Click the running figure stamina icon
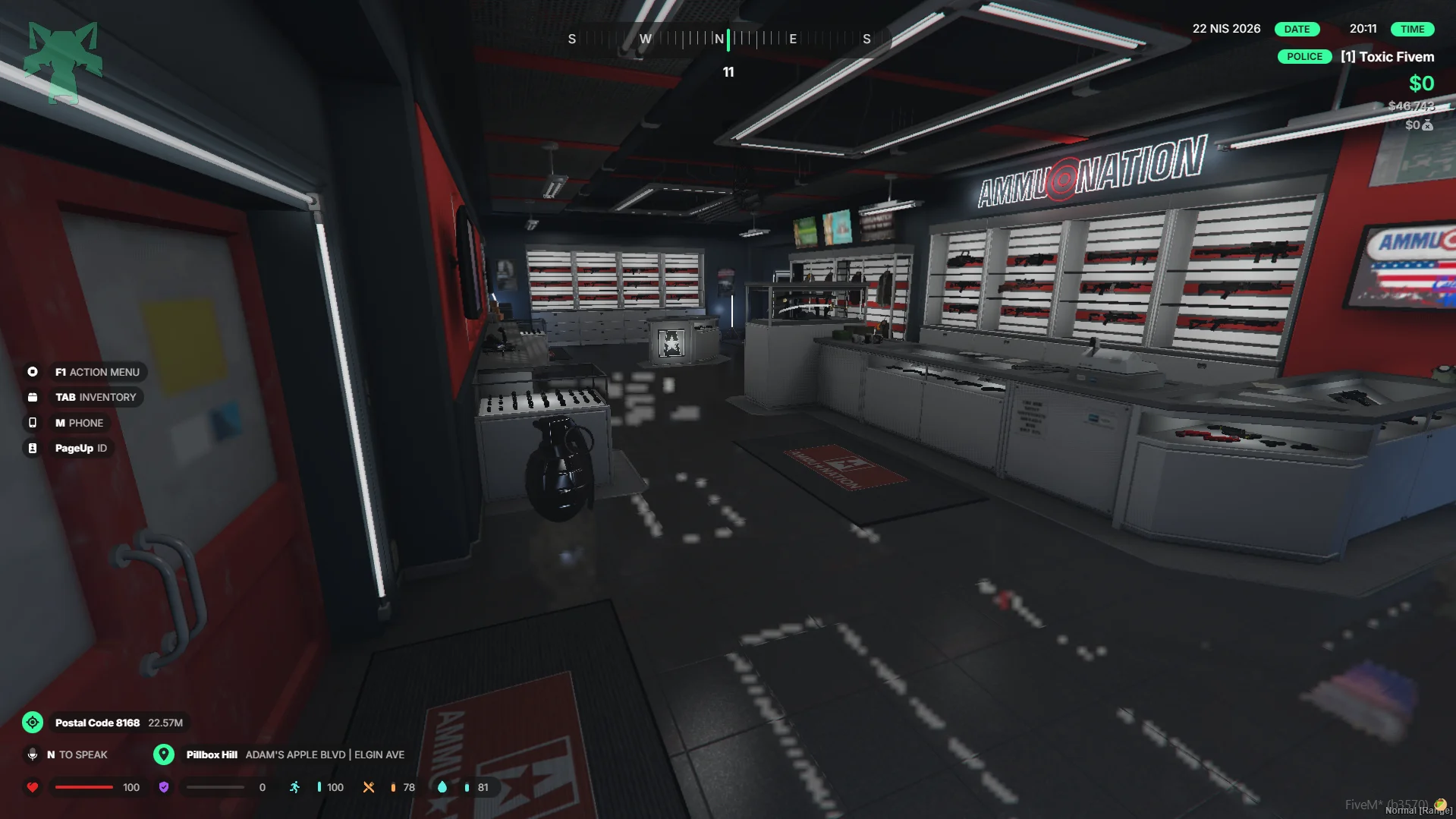 294,787
